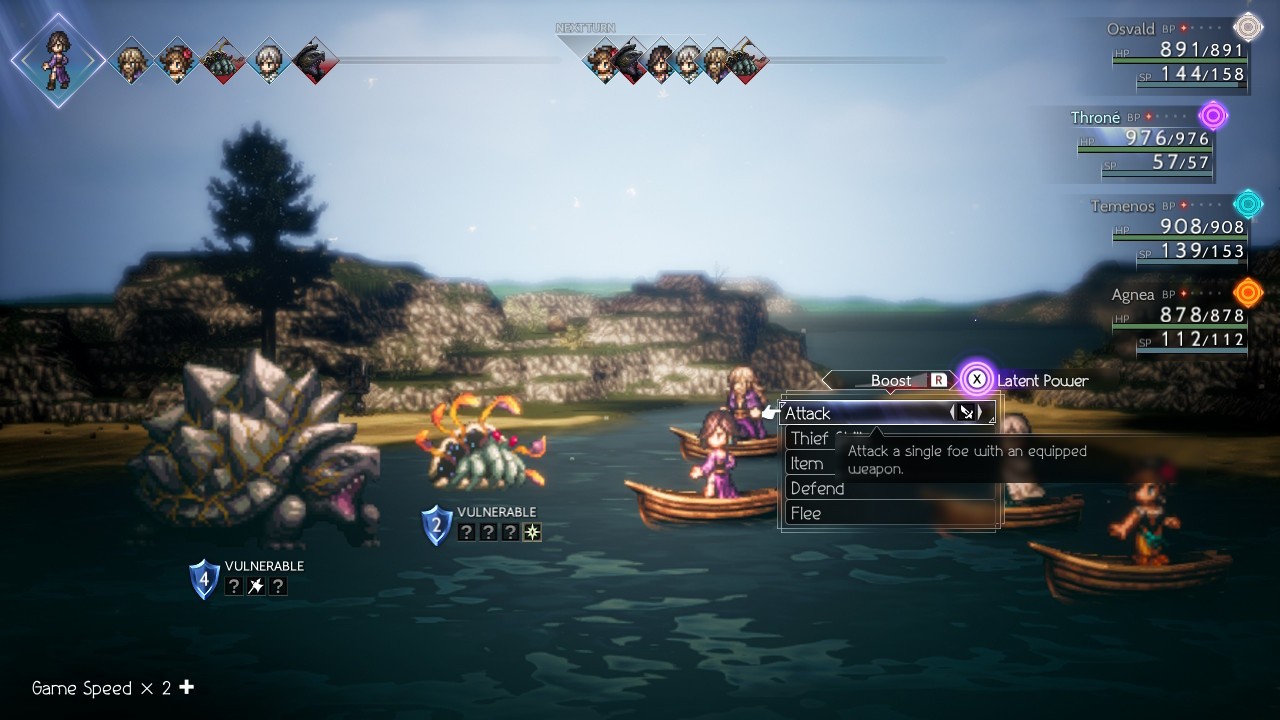Open the Item command
This screenshot has width=1280, height=720.
tap(807, 463)
